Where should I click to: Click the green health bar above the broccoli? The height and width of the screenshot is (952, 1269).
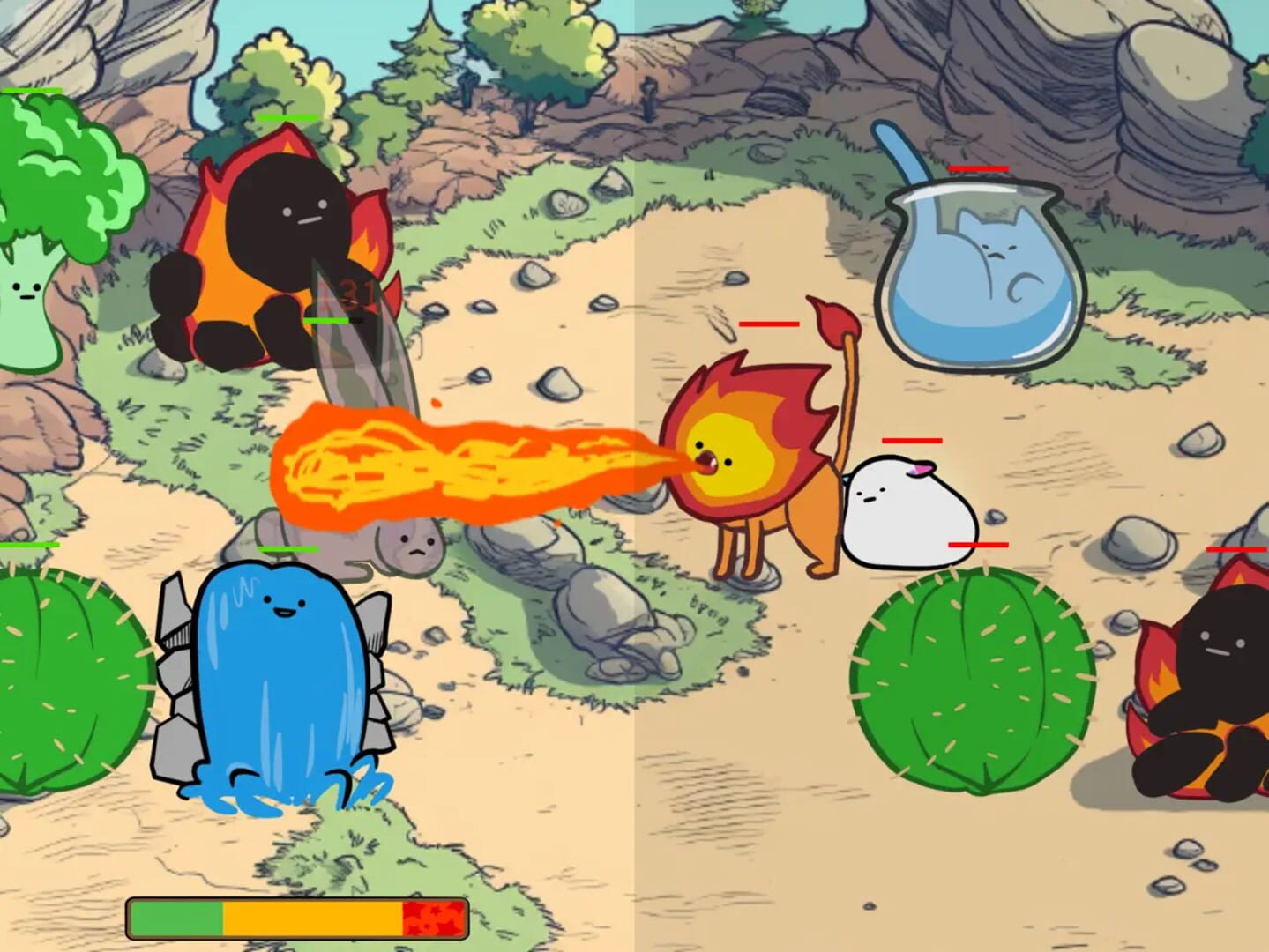pos(31,90)
